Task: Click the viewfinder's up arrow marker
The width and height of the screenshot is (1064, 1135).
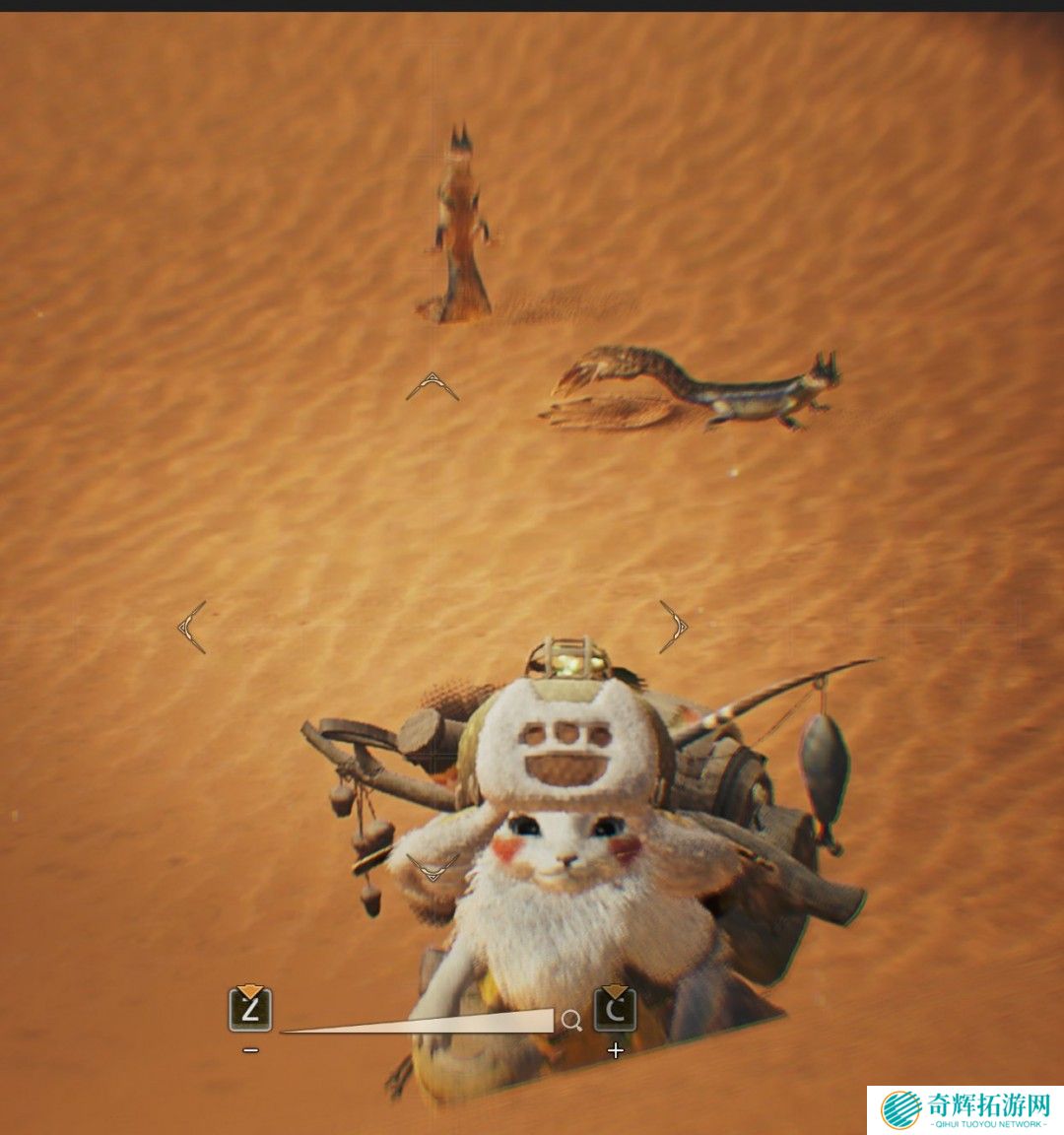Action: point(432,386)
